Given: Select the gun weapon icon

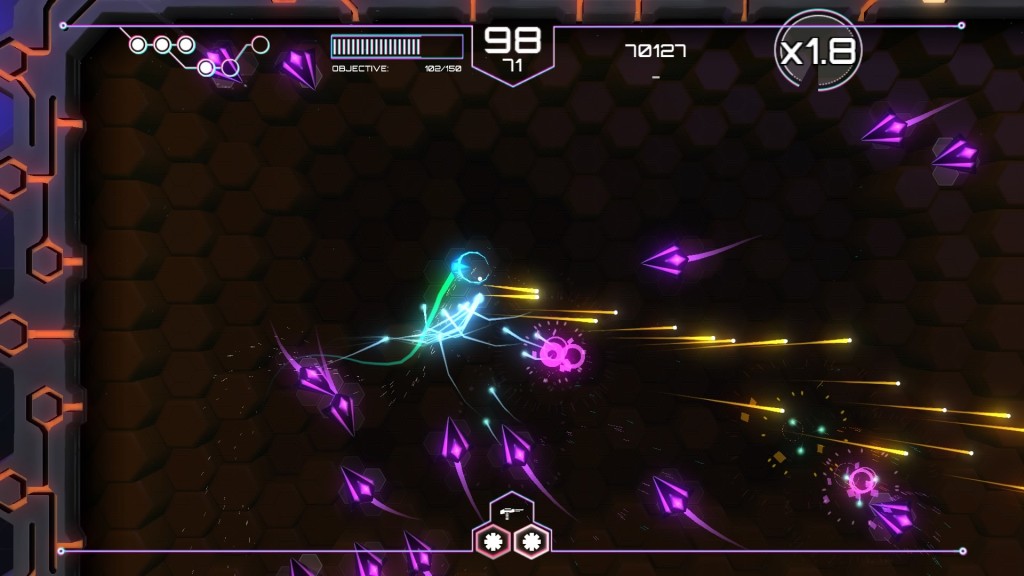Looking at the screenshot, I should click(512, 511).
